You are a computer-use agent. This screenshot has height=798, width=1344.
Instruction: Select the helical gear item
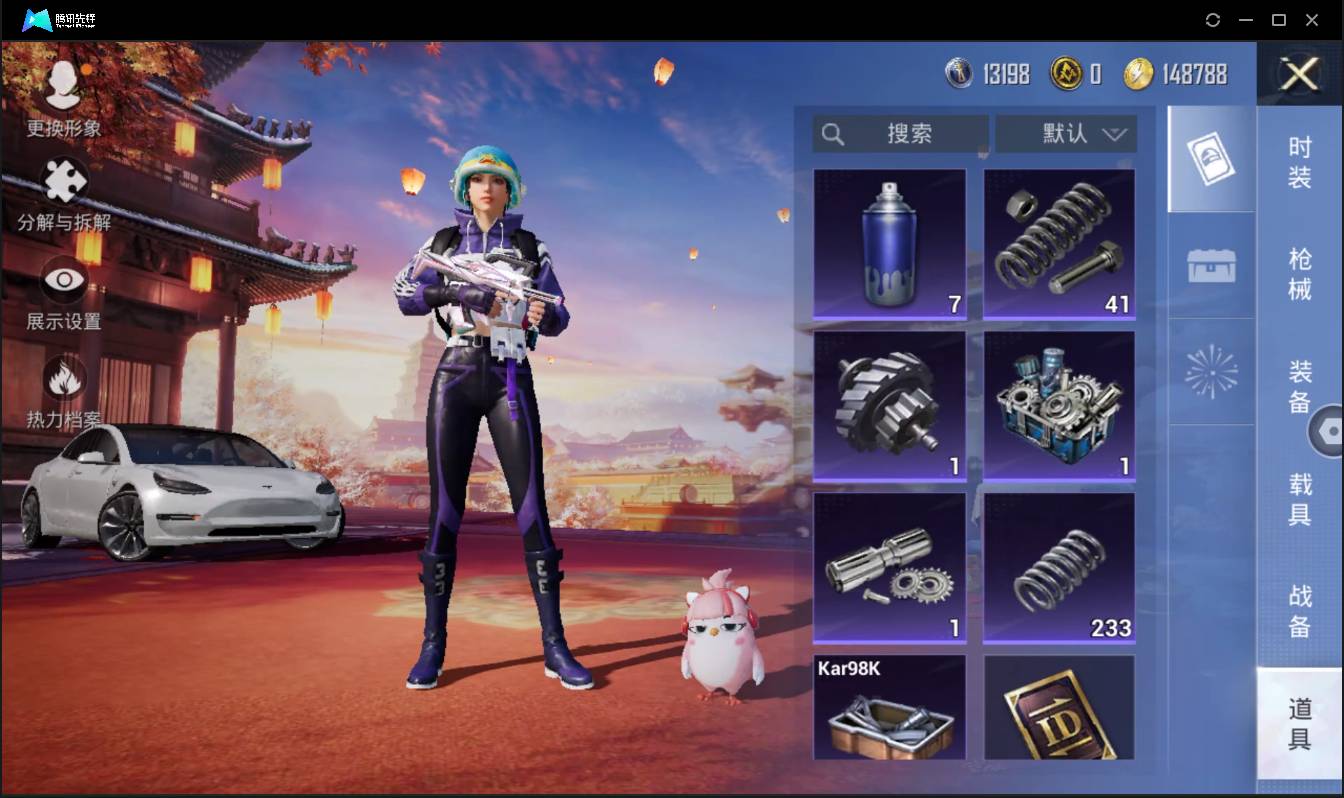890,406
